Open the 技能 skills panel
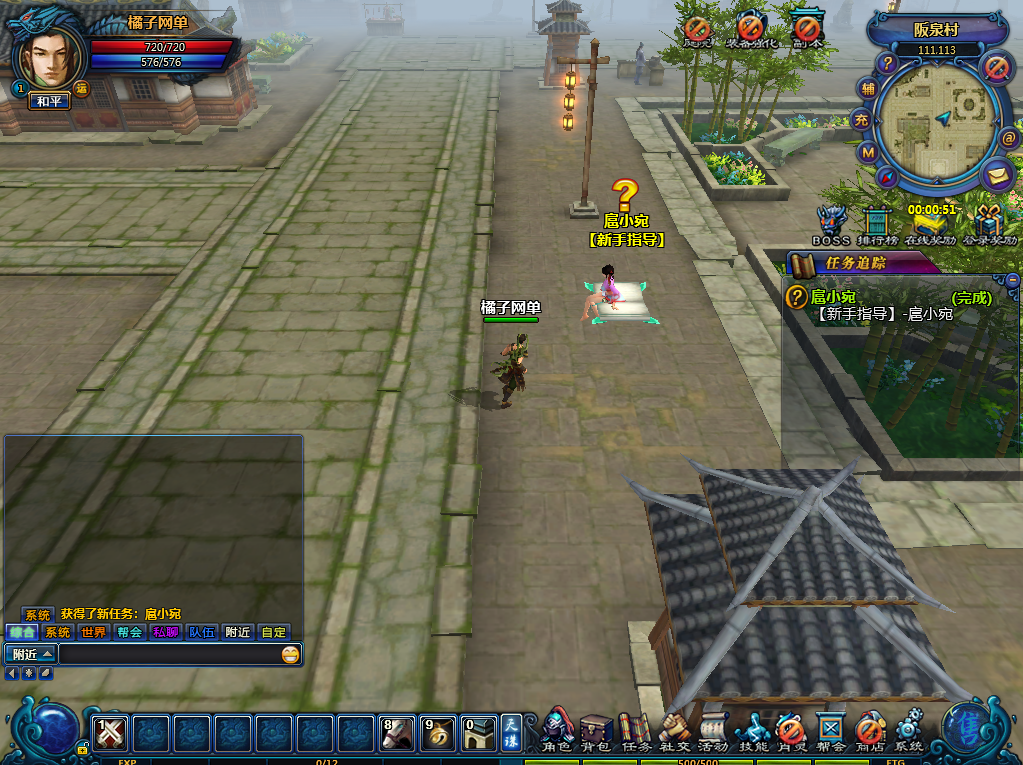This screenshot has width=1023, height=765. [x=752, y=730]
